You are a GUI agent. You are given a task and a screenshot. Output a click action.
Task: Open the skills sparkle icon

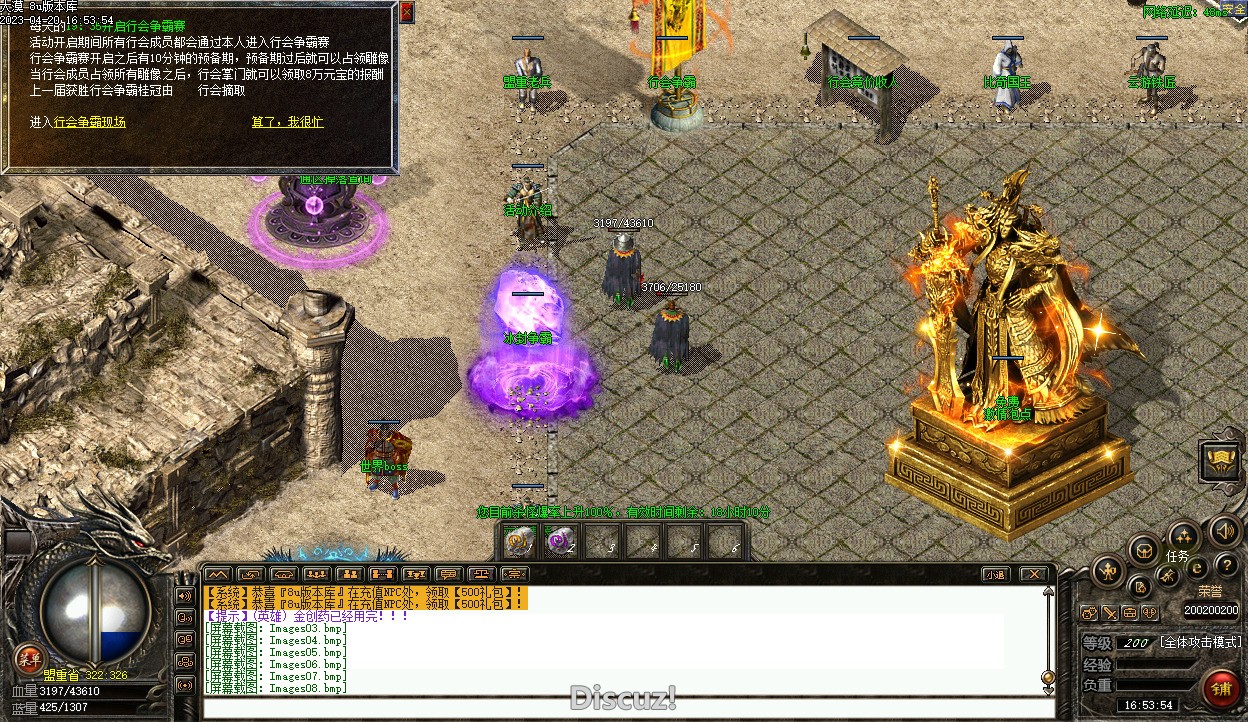tap(1184, 535)
